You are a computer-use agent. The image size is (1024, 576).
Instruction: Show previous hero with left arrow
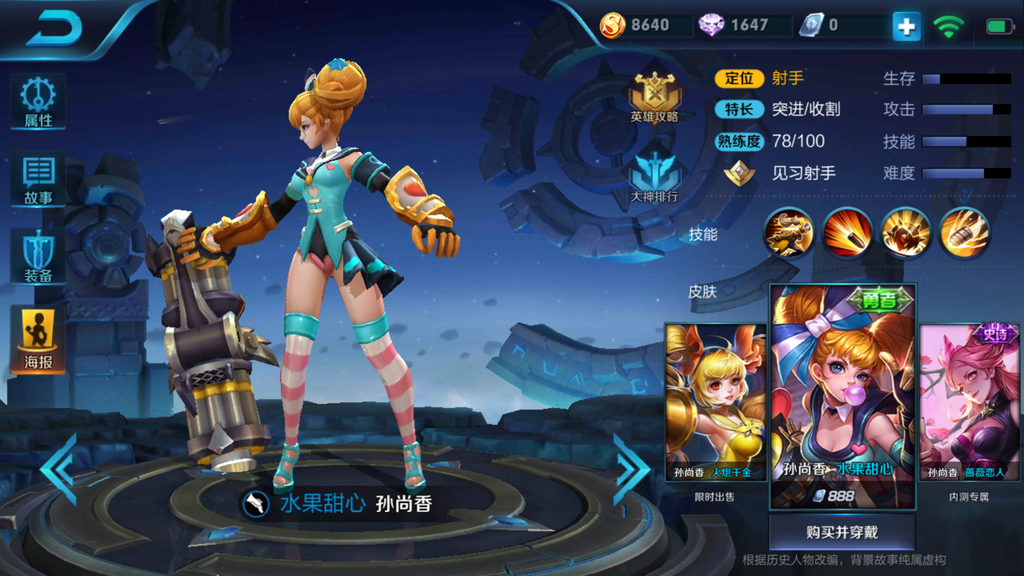60,468
